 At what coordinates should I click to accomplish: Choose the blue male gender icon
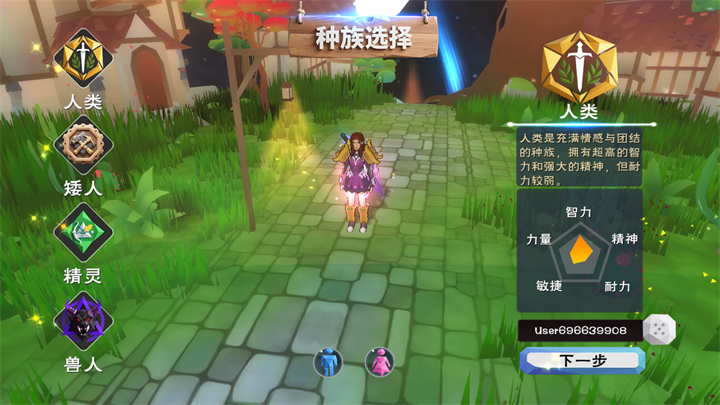point(327,361)
